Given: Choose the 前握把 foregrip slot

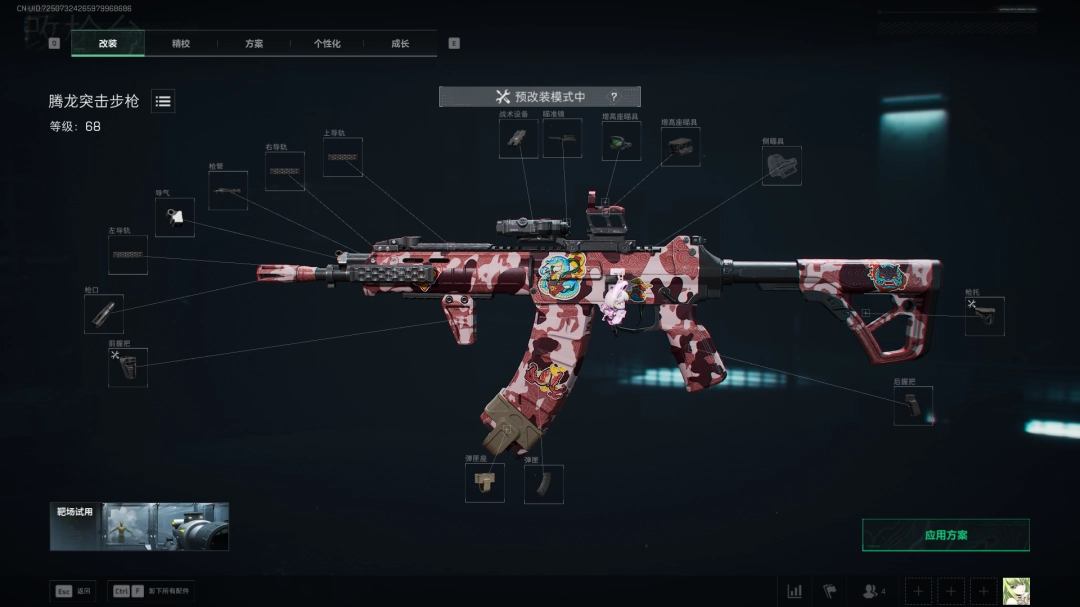Looking at the screenshot, I should click(x=128, y=367).
